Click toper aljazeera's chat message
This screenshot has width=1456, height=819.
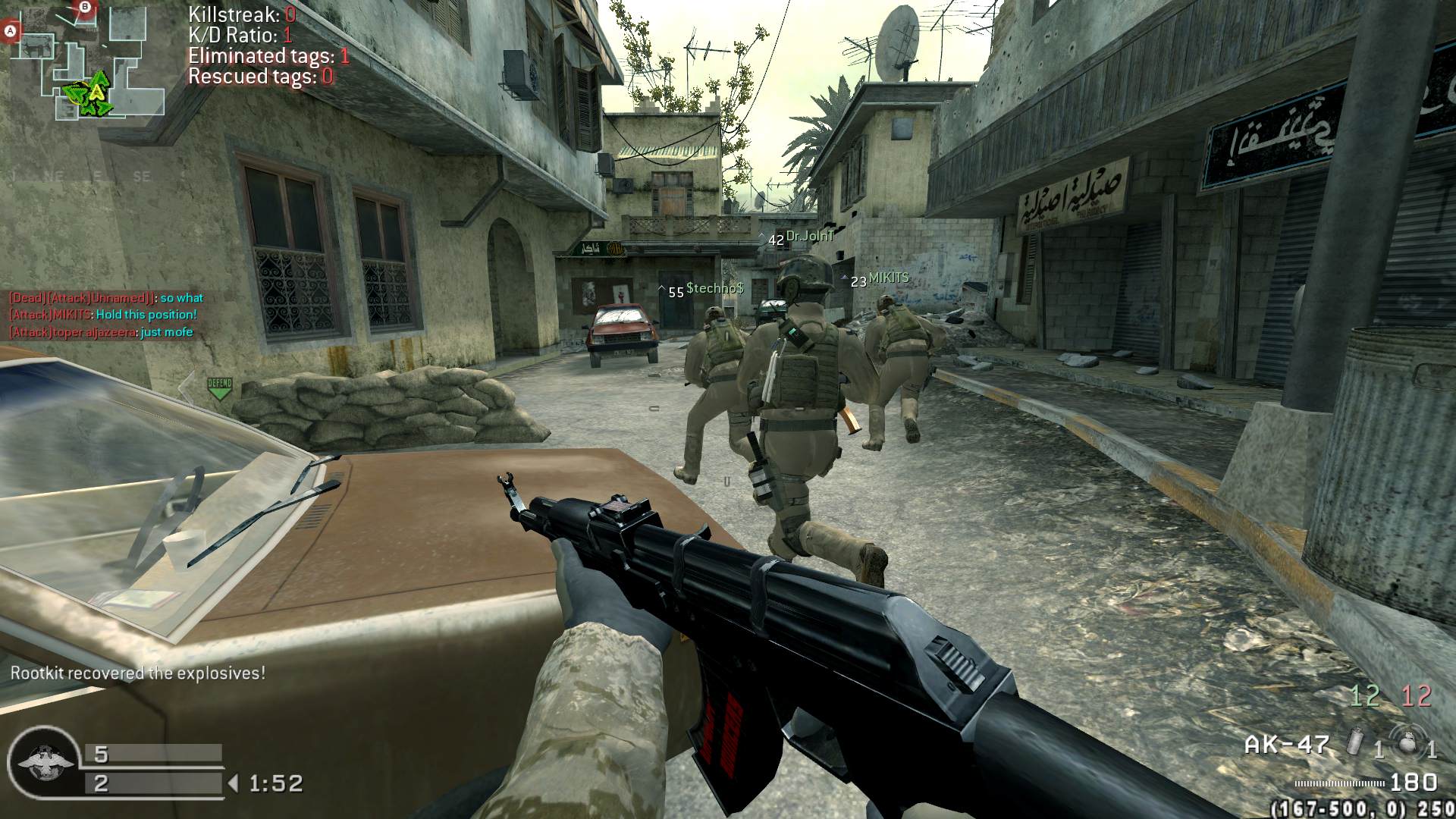tap(101, 332)
